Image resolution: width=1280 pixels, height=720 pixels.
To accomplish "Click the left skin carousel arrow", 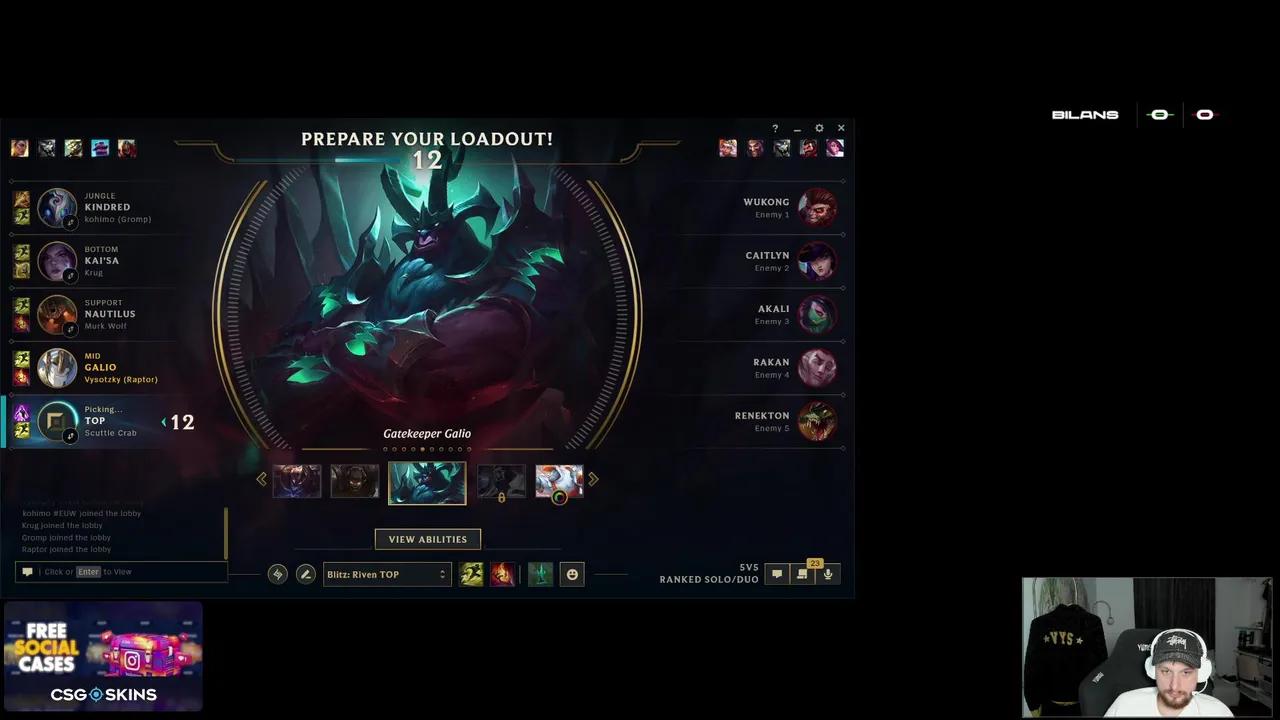I will tap(262, 480).
